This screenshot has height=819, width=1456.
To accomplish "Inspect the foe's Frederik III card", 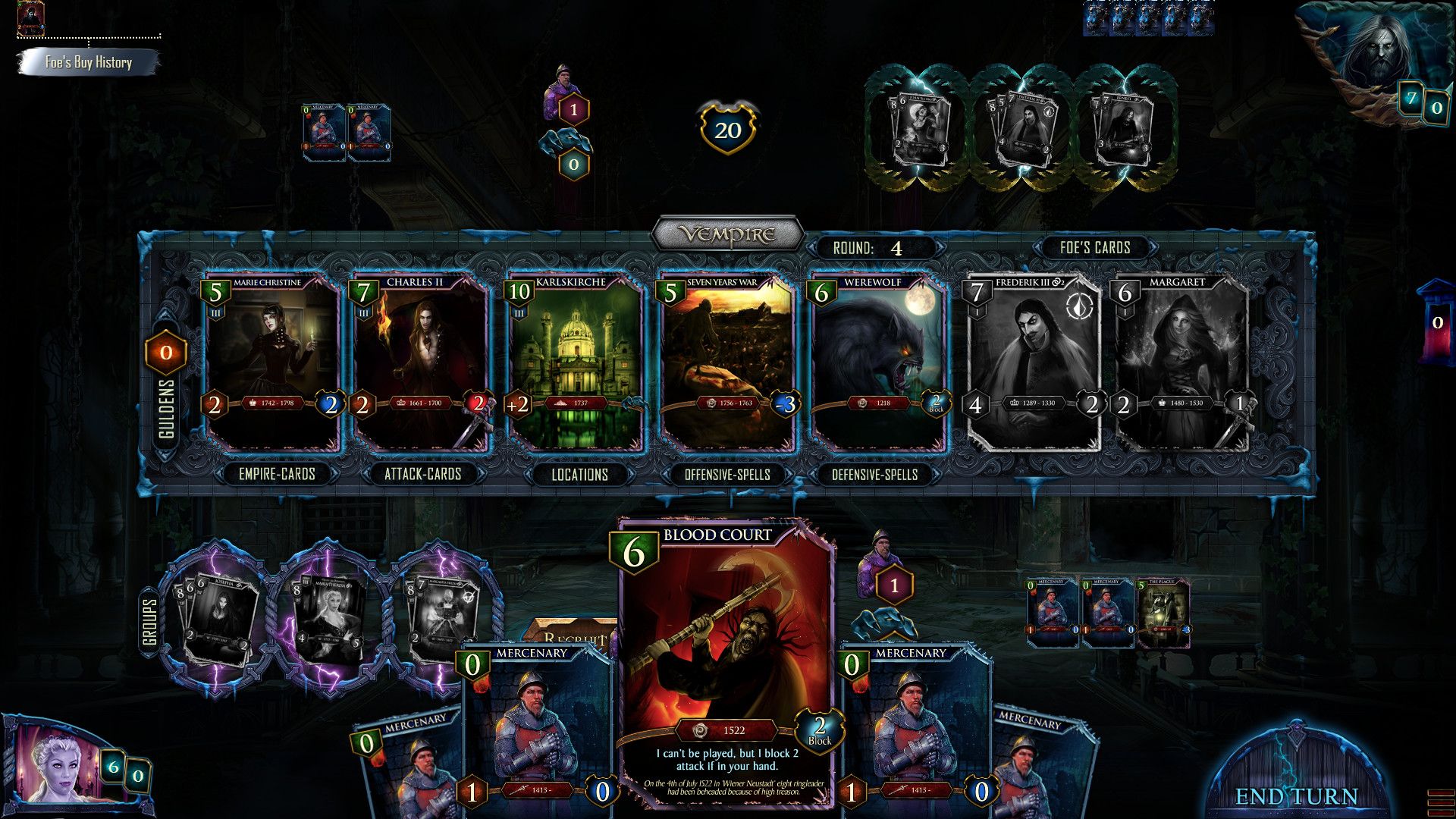I will (1033, 362).
